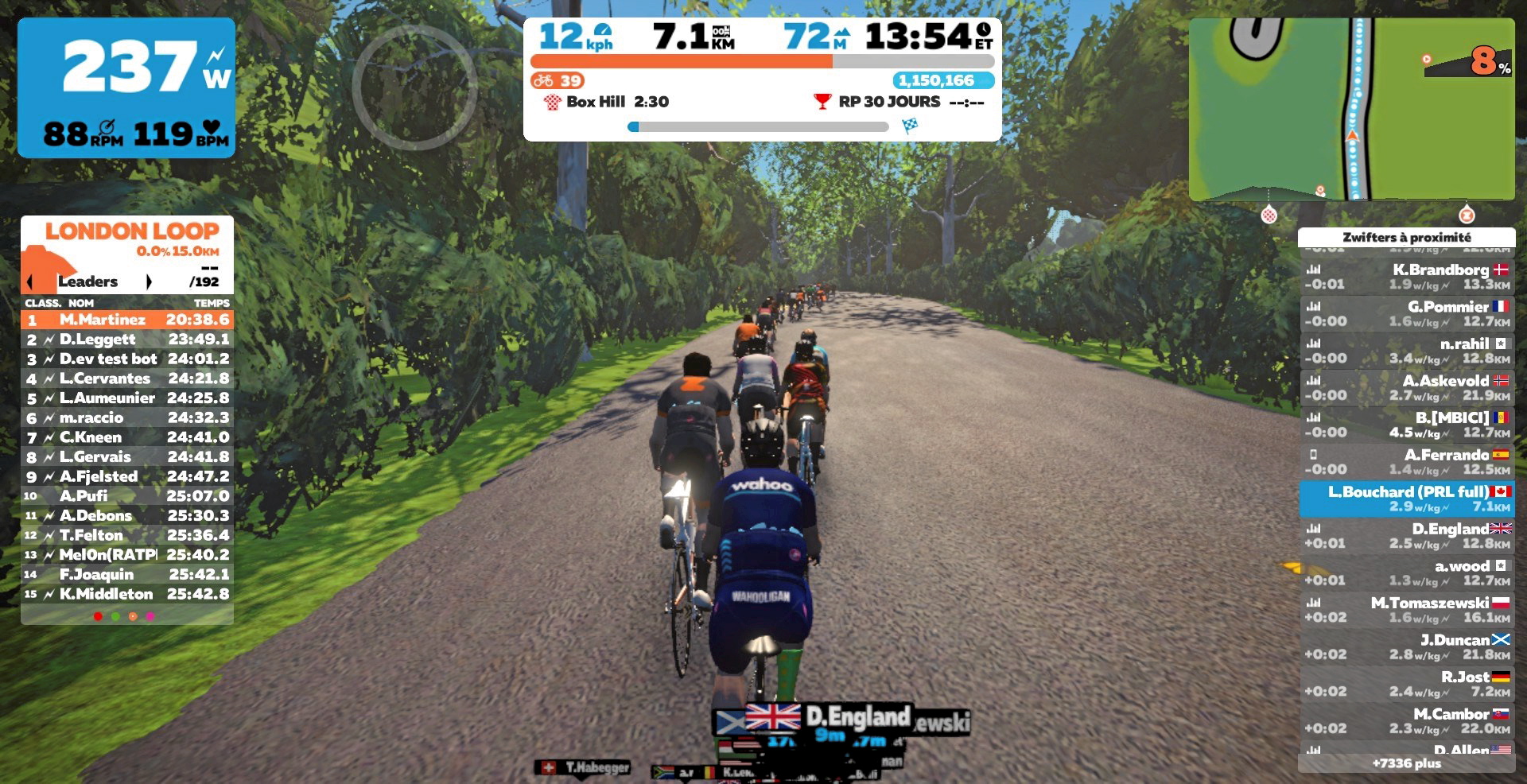
Task: Select M.Tomaszewski nearby rider row
Action: click(x=1406, y=610)
